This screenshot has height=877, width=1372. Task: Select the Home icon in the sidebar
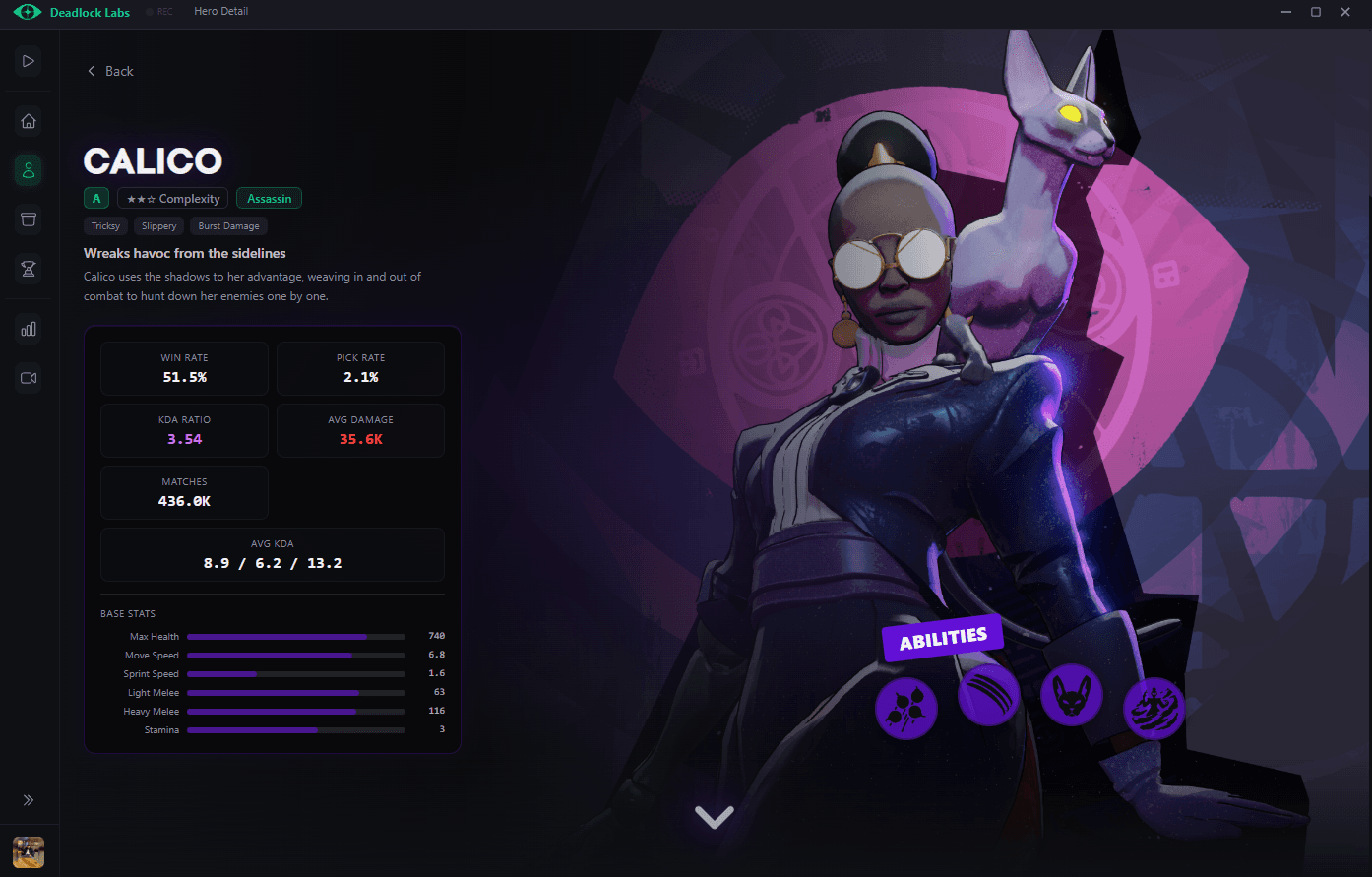[x=28, y=120]
